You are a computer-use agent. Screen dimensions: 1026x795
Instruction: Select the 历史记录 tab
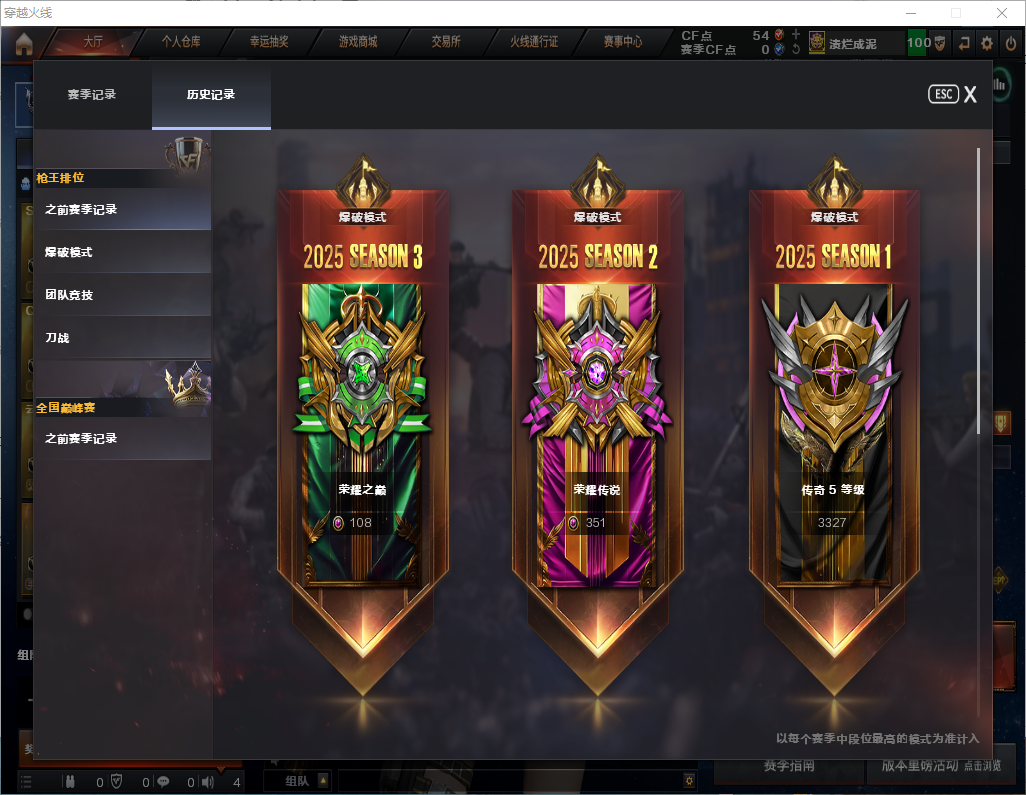[211, 95]
